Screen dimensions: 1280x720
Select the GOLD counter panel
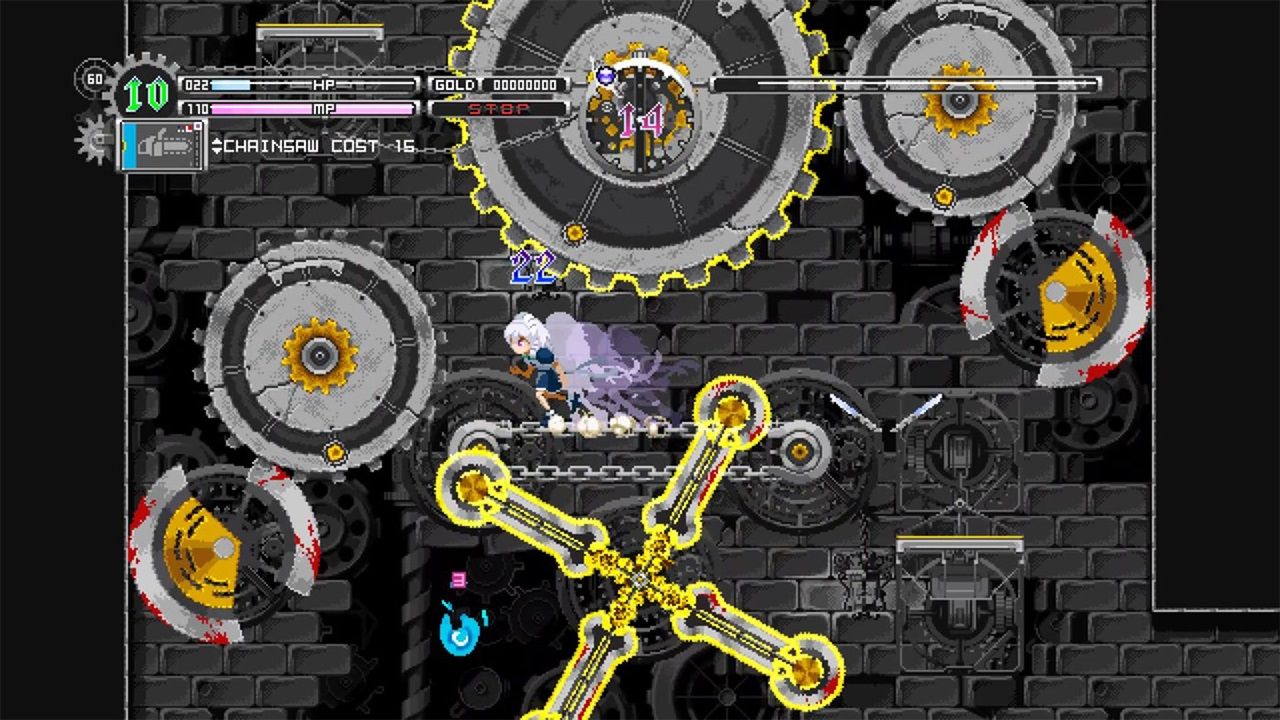[456, 86]
